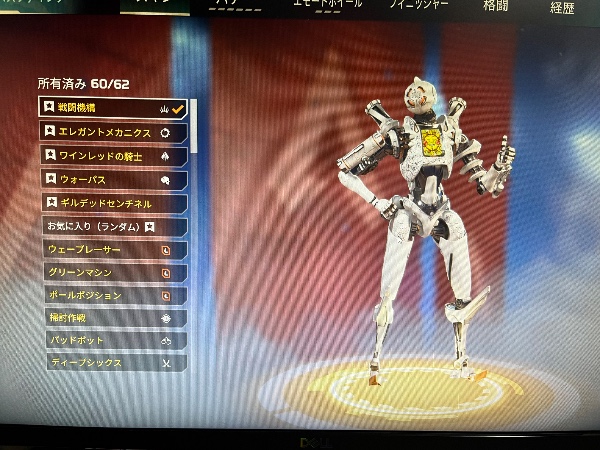Choose the ギルデッドセンチネル skin
Viewport: 600px width, 450px height.
click(112, 203)
